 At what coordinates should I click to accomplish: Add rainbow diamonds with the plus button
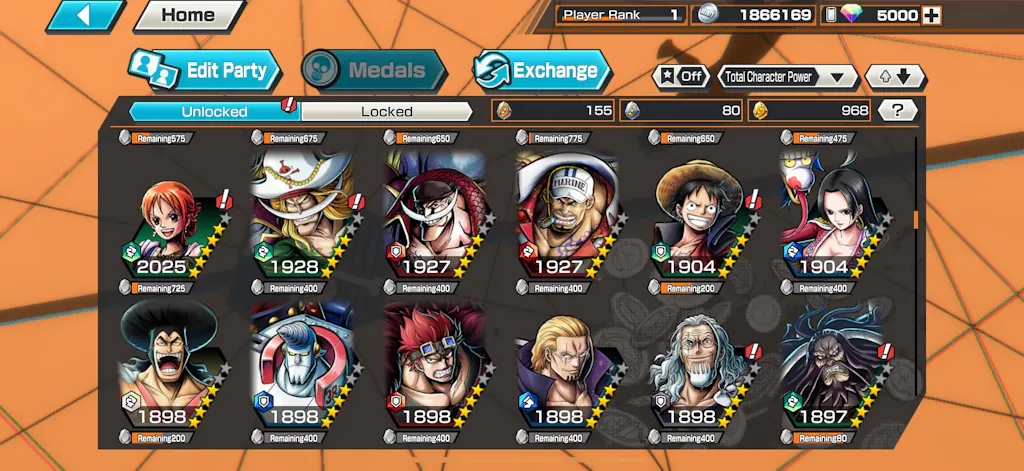[x=931, y=15]
